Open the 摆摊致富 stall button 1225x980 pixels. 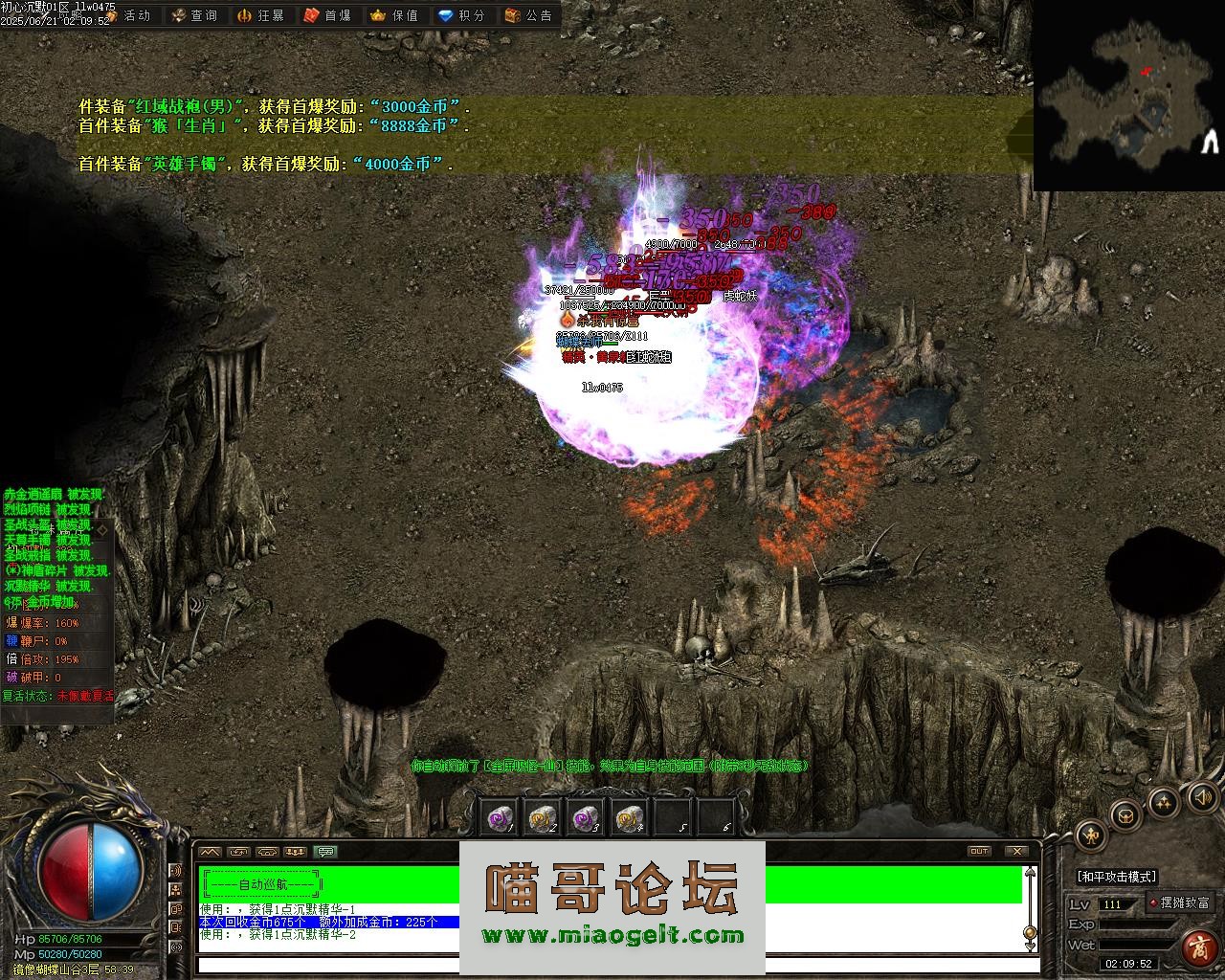pyautogui.click(x=1184, y=902)
